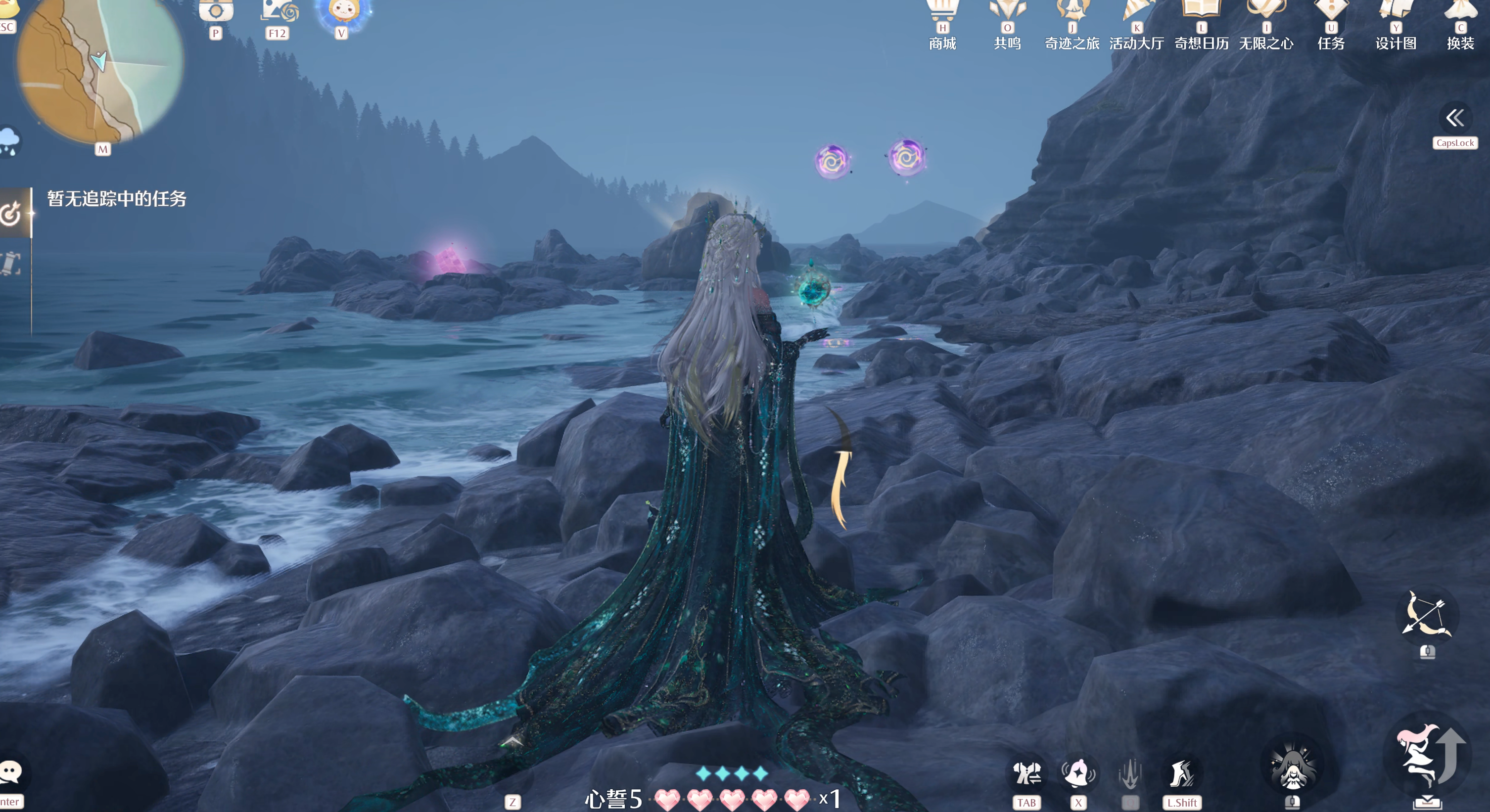Click the outfit swap ability icon
This screenshot has width=1490, height=812.
pyautogui.click(x=1026, y=773)
